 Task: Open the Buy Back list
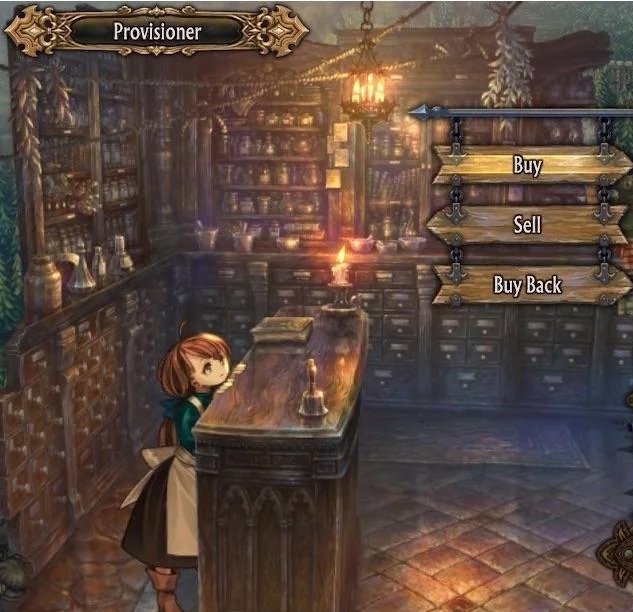tap(527, 285)
